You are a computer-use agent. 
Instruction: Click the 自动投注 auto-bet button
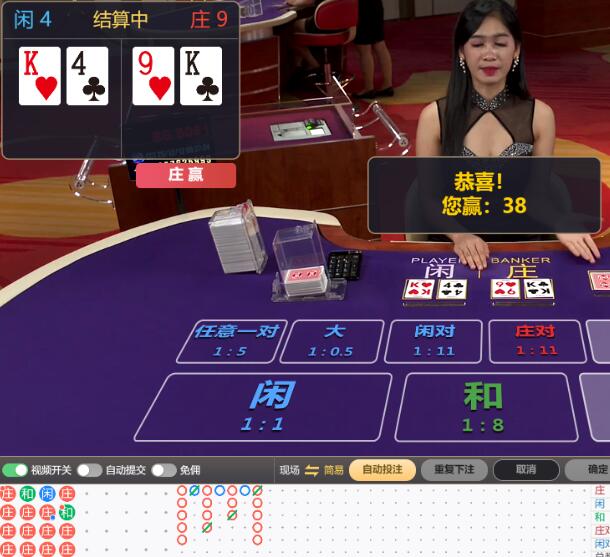click(x=382, y=470)
